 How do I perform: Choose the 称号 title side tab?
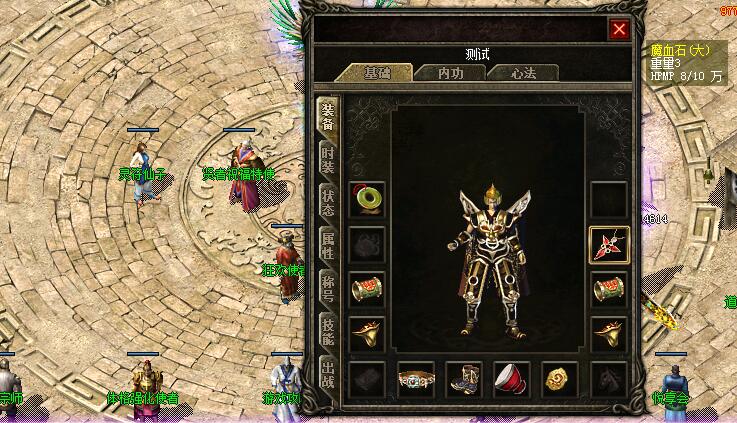pyautogui.click(x=327, y=285)
